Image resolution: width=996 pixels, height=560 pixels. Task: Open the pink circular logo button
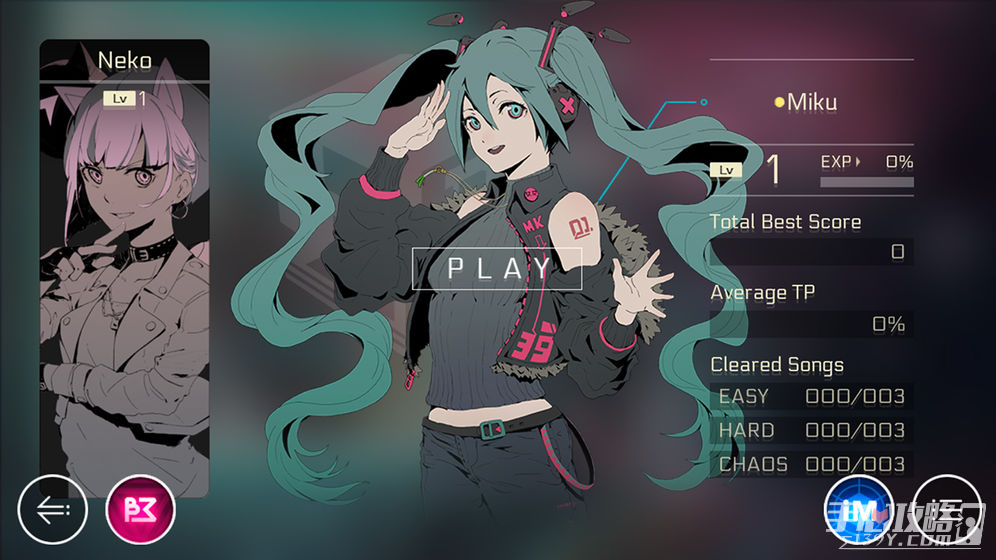pos(140,509)
